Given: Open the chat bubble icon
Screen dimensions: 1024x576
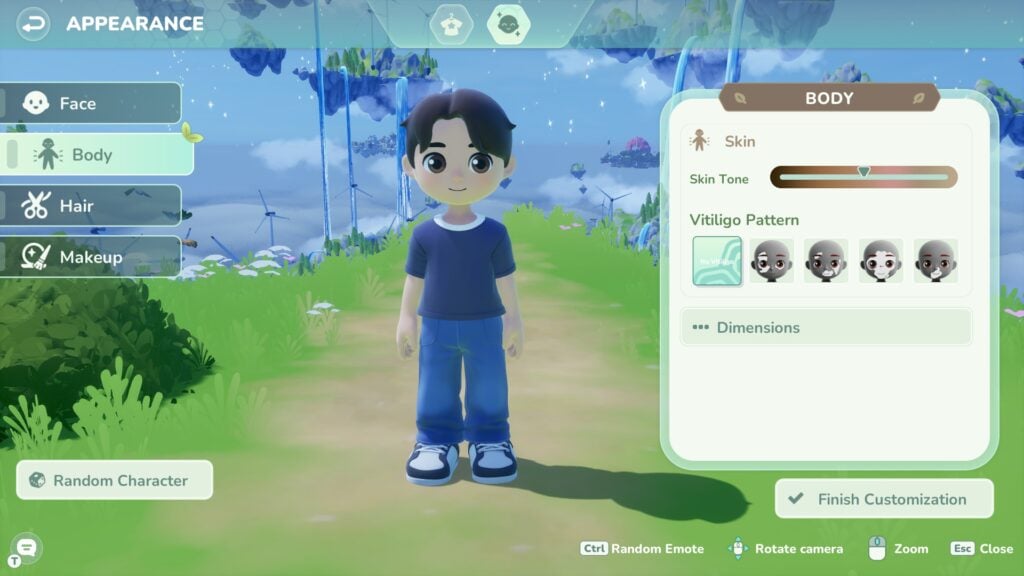Looking at the screenshot, I should 26,547.
